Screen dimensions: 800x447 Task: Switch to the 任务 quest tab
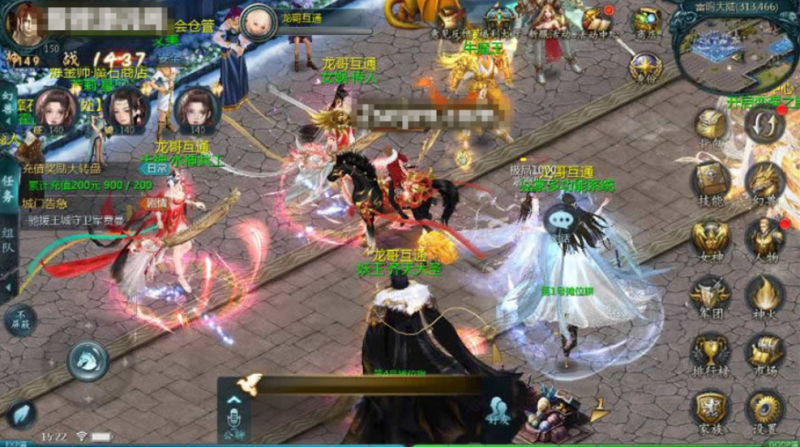(x=8, y=184)
